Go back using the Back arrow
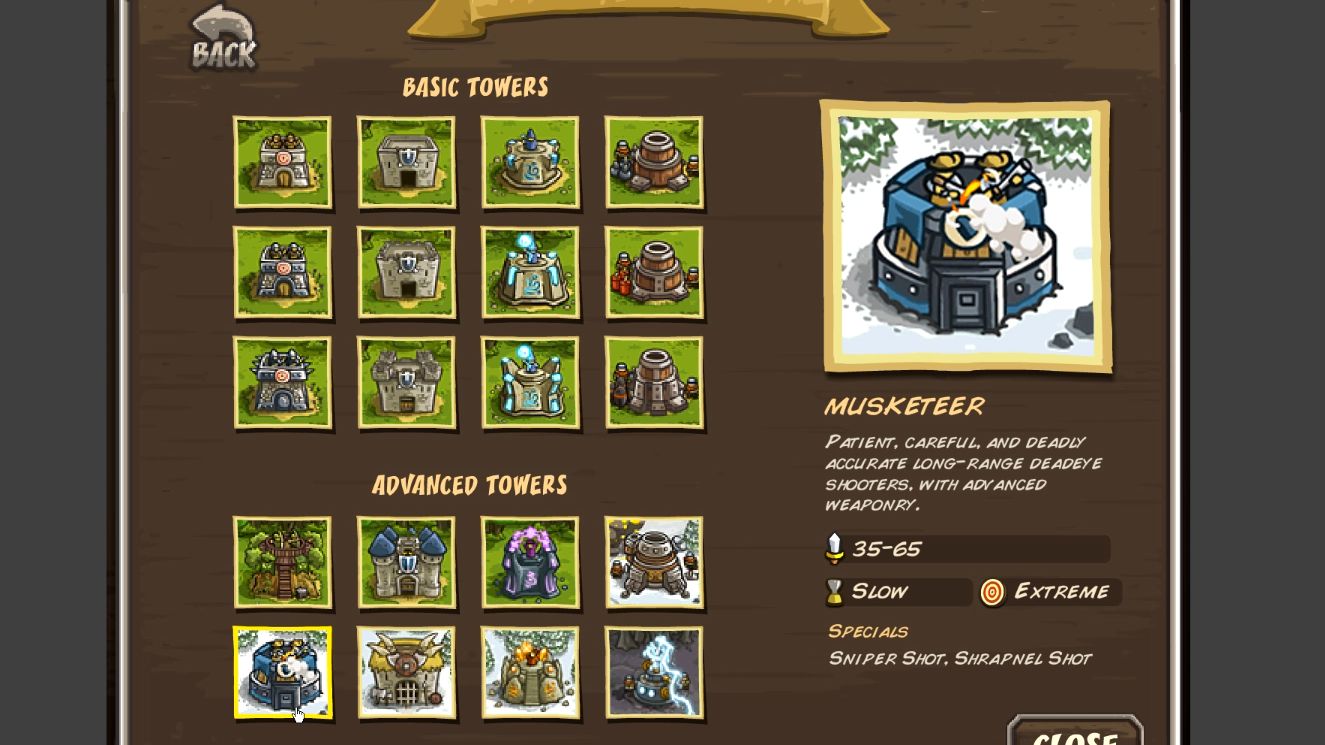This screenshot has width=1325, height=745. click(x=223, y=38)
